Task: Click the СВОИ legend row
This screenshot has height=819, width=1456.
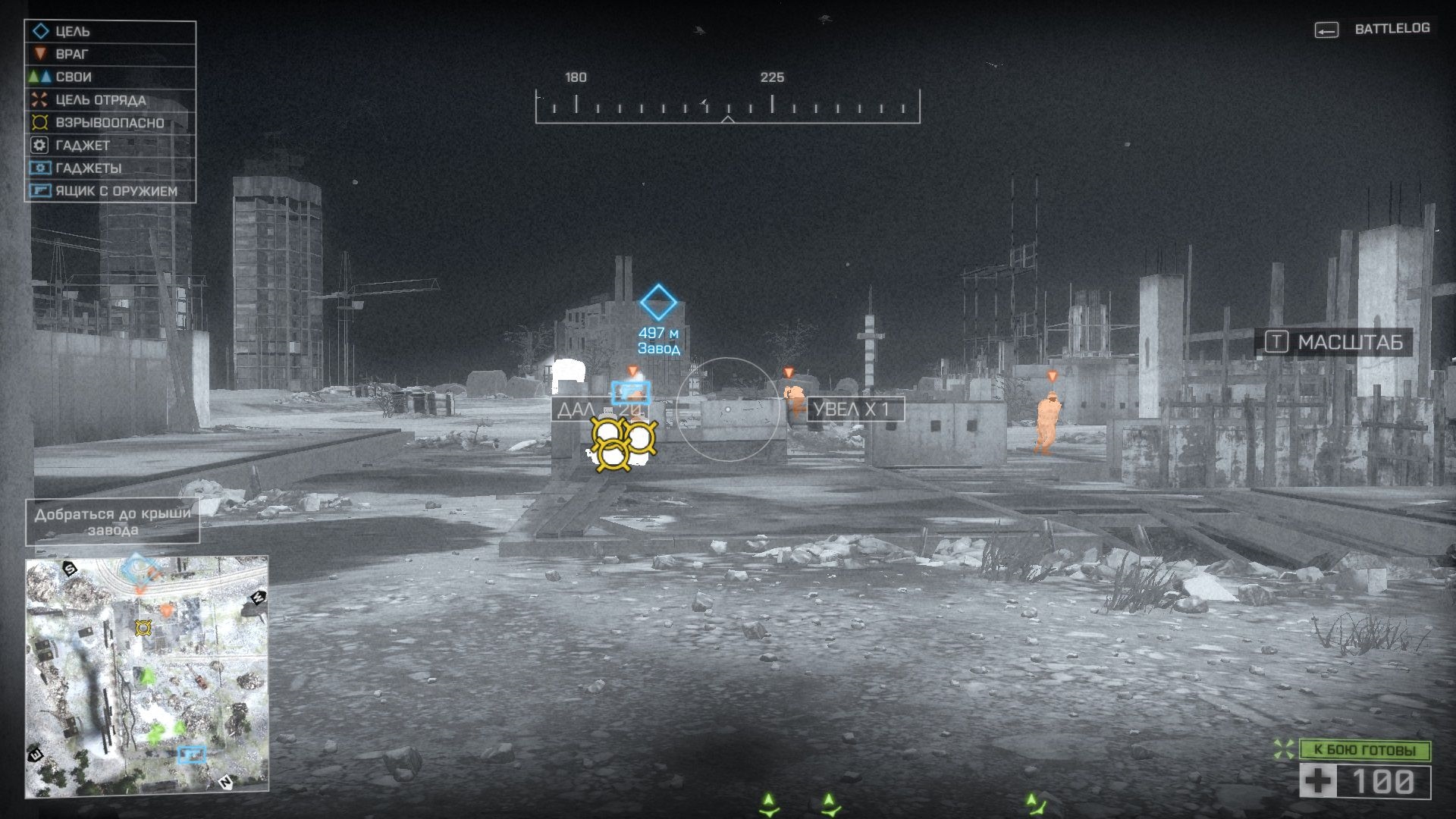Action: (110, 77)
